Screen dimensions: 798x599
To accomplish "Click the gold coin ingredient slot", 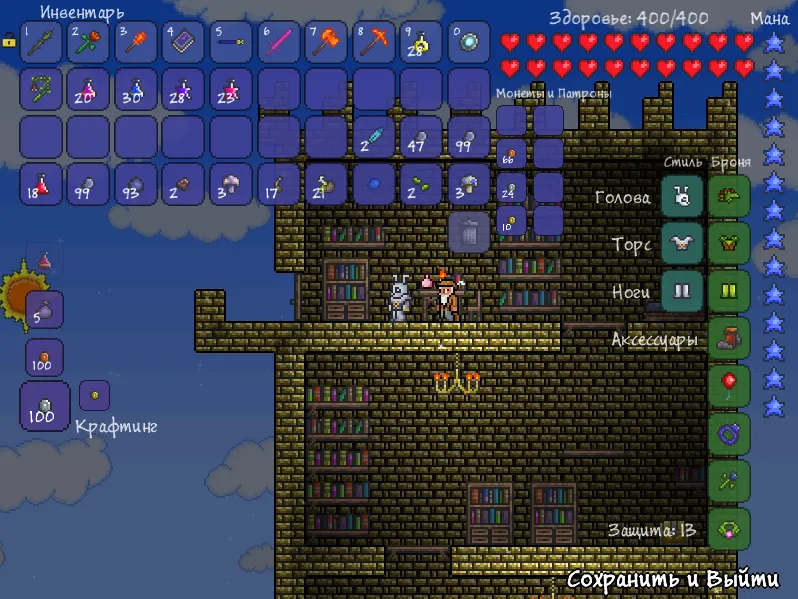I will (x=95, y=395).
